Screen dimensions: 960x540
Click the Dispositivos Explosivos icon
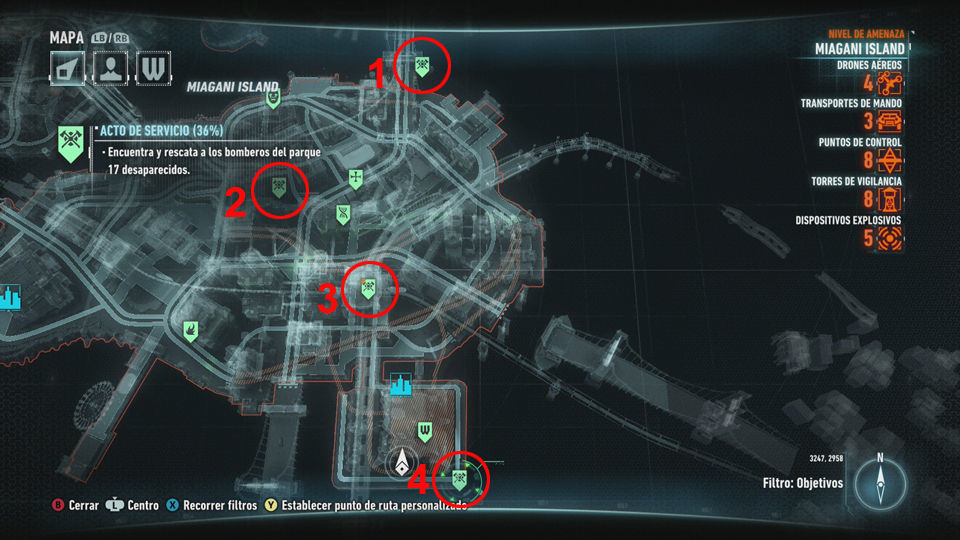[890, 238]
